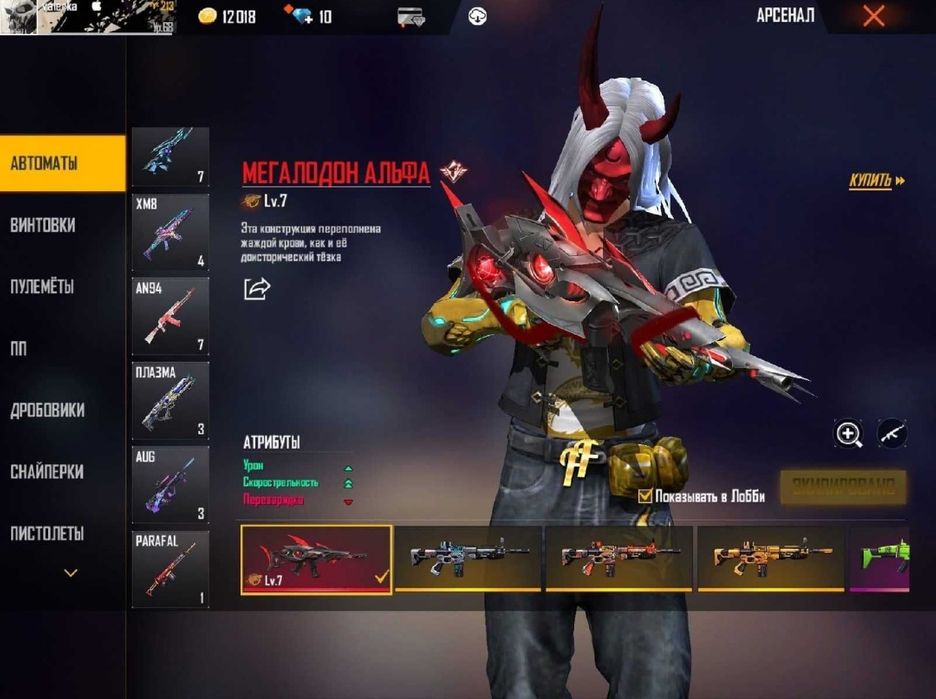Select the PARAFAL rifle
The width and height of the screenshot is (936, 699).
coord(170,568)
